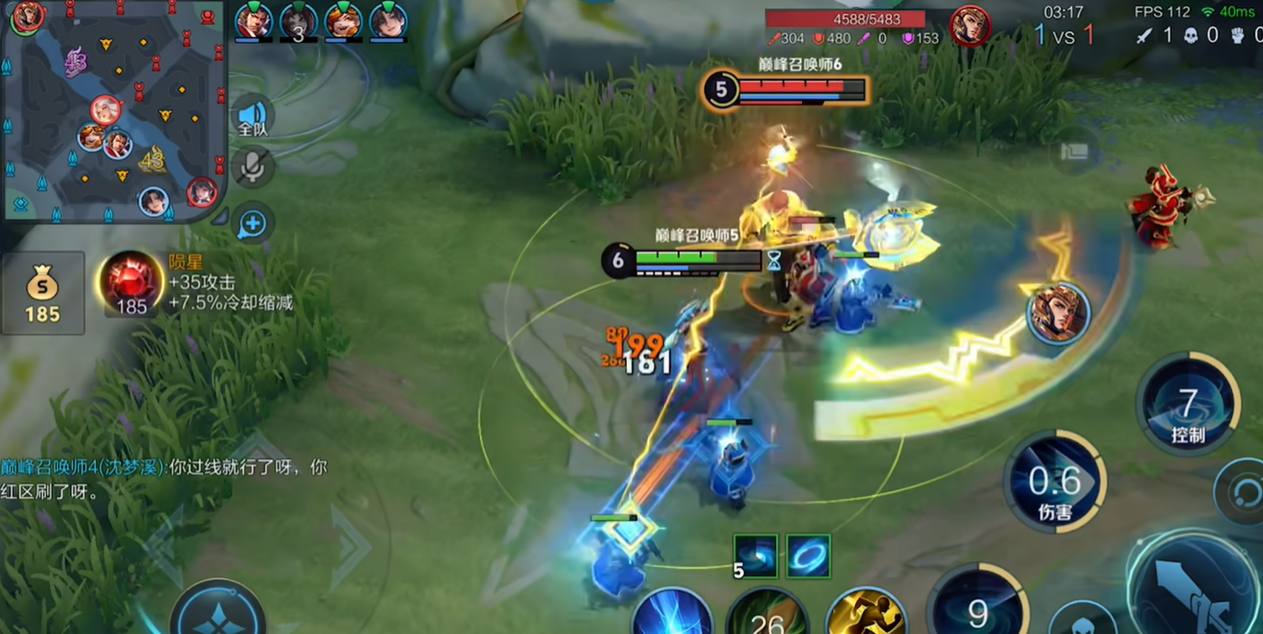This screenshot has width=1263, height=634.
Task: Tap the movement joystick
Action: point(218,610)
